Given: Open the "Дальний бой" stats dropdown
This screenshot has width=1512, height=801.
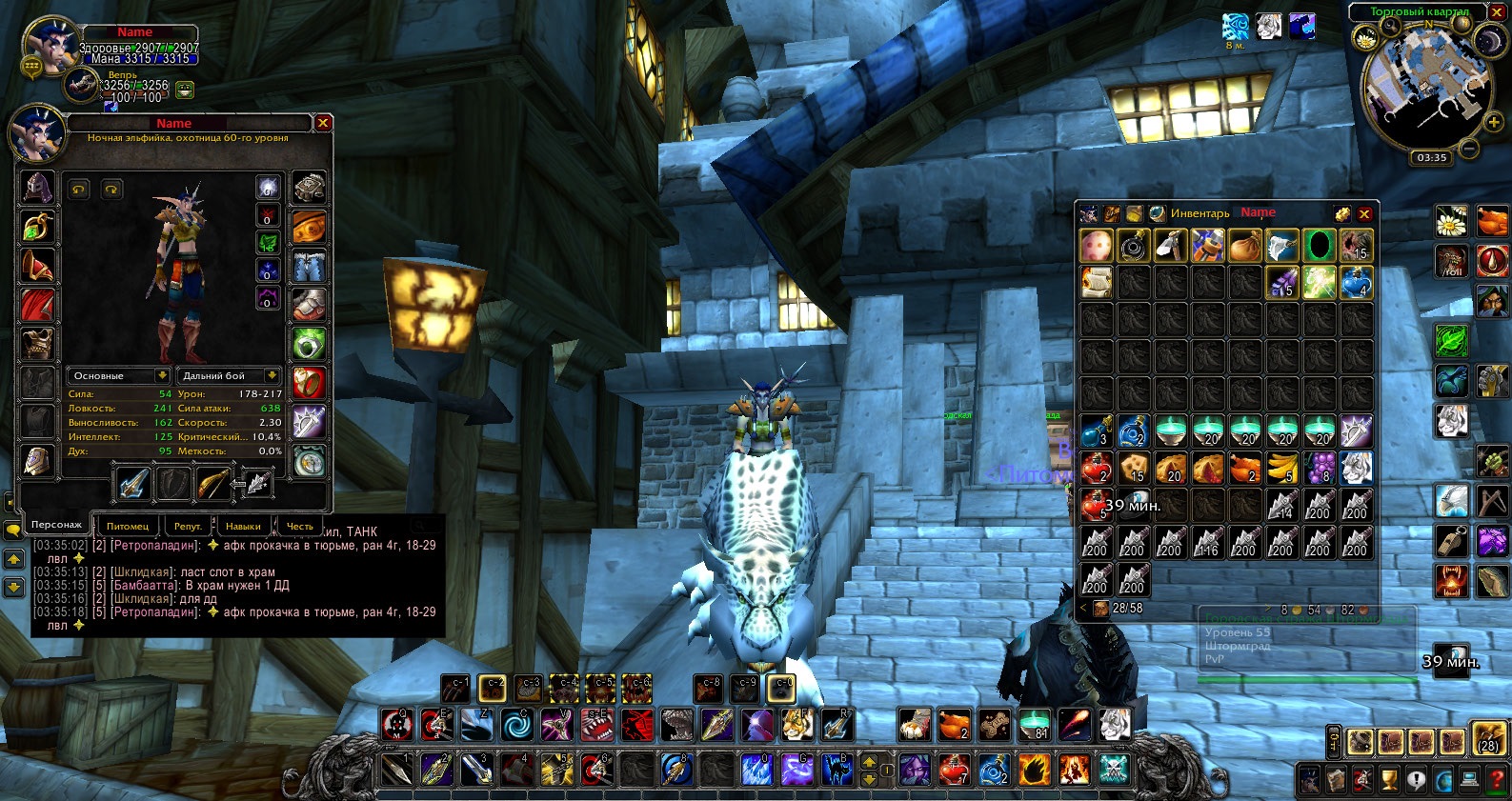Looking at the screenshot, I should (x=225, y=375).
